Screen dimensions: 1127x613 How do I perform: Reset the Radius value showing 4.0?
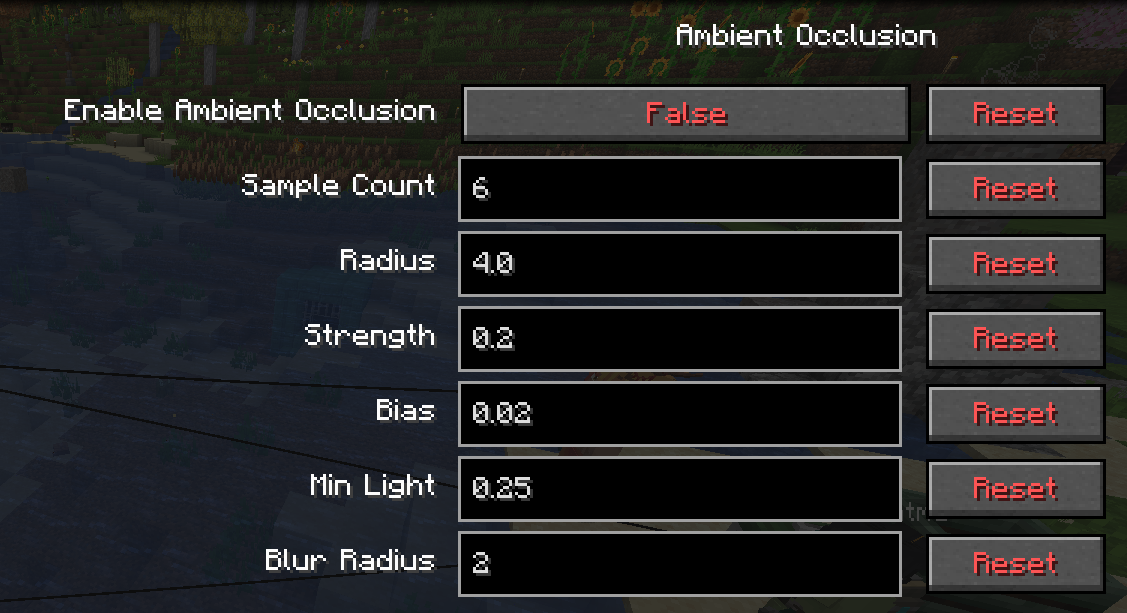coord(1015,264)
